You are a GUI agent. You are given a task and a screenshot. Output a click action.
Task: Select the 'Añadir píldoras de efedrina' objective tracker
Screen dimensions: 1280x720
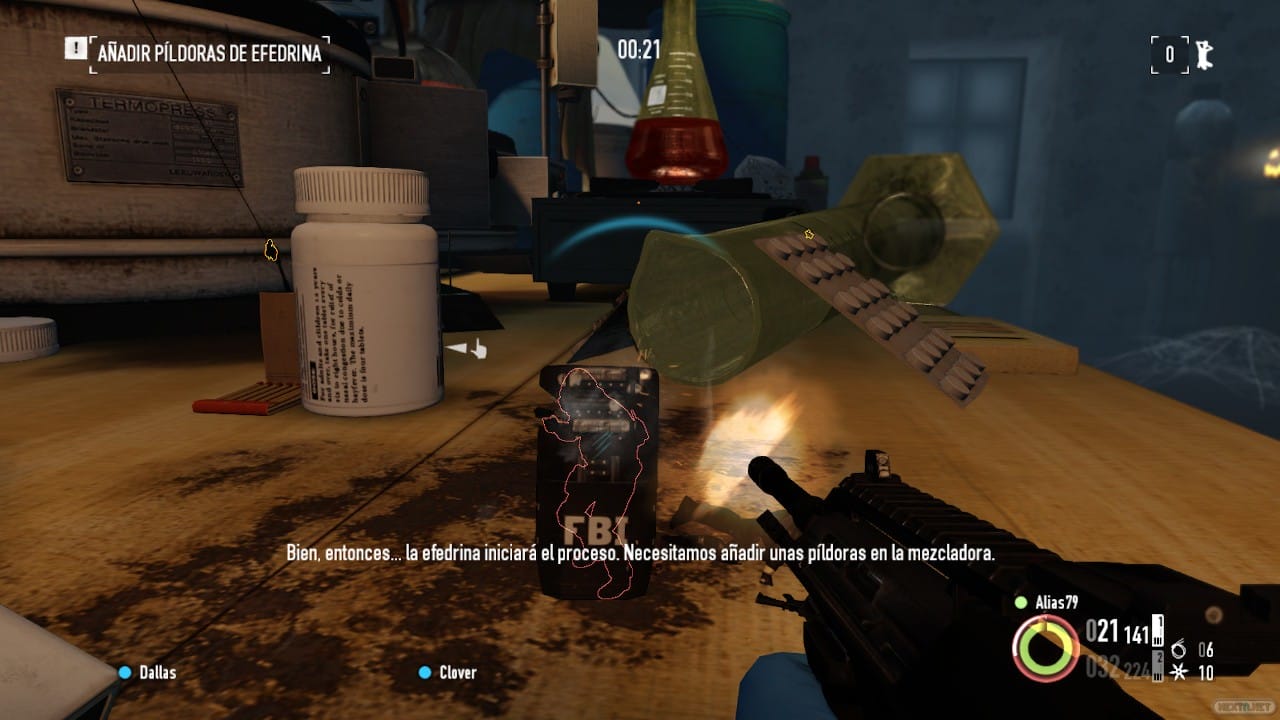tap(210, 53)
